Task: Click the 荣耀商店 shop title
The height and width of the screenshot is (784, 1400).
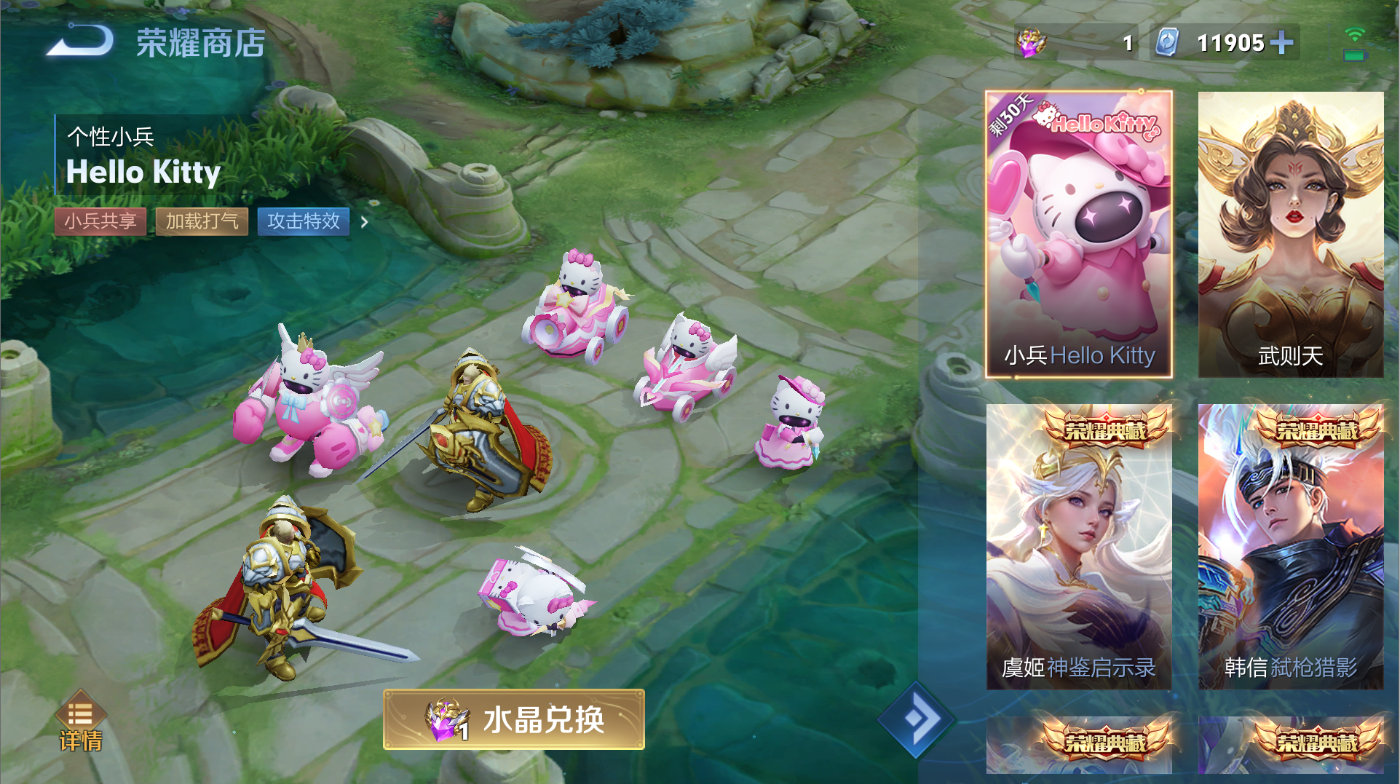Action: (x=199, y=42)
